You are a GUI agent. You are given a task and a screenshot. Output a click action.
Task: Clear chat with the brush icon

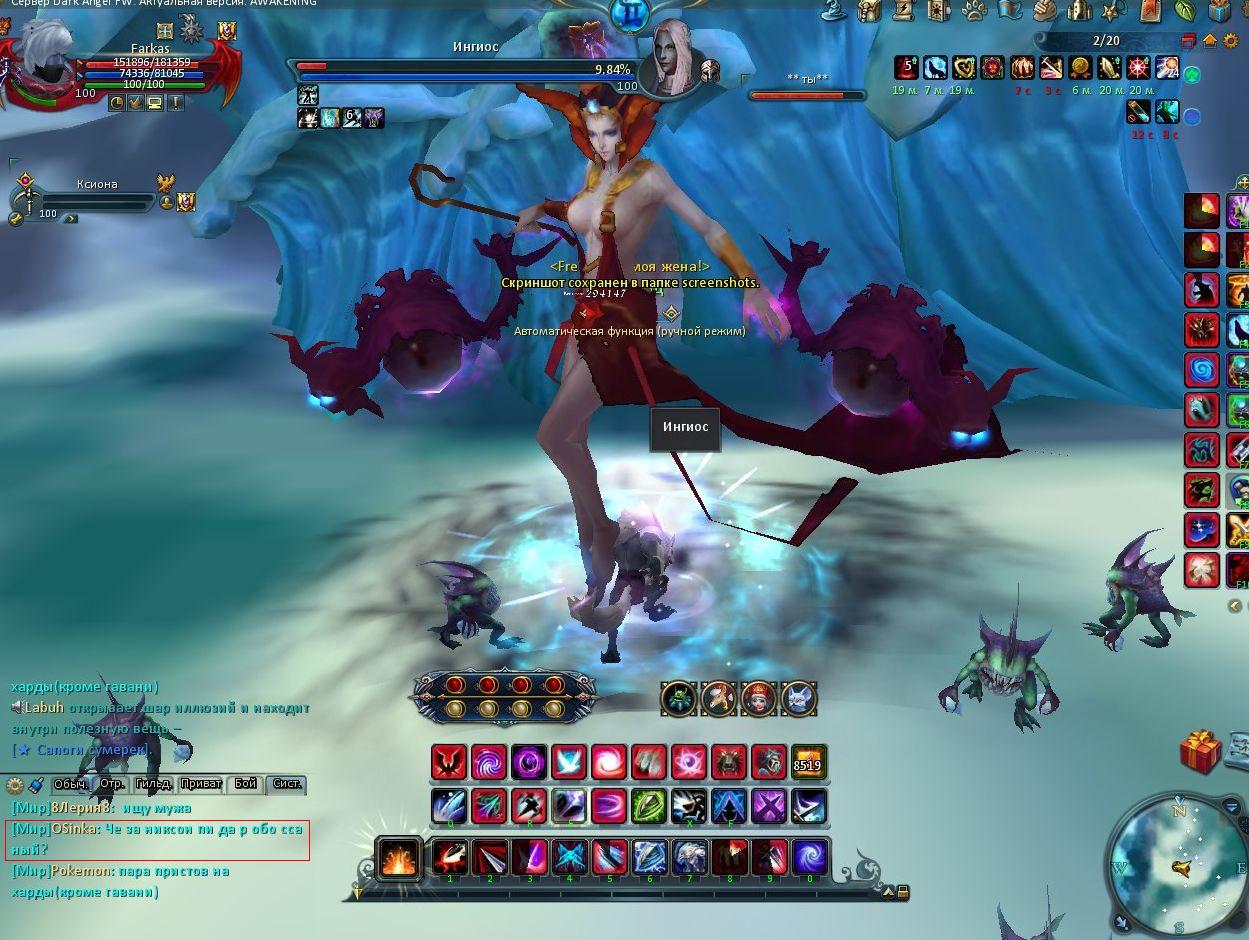(36, 785)
